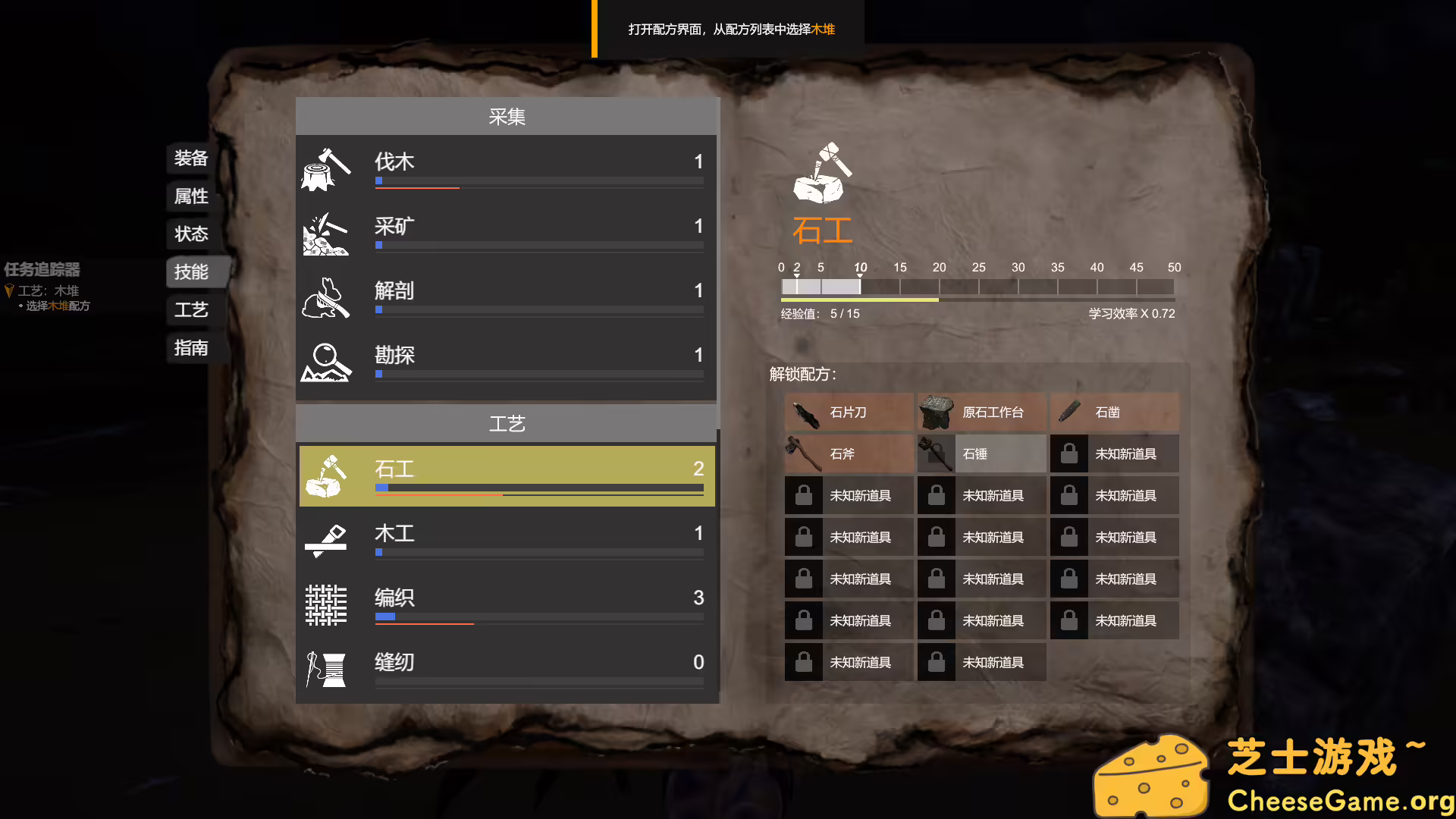Screen dimensions: 1456x819
Task: Collapse the 工艺 craft section header
Action: coord(506,423)
